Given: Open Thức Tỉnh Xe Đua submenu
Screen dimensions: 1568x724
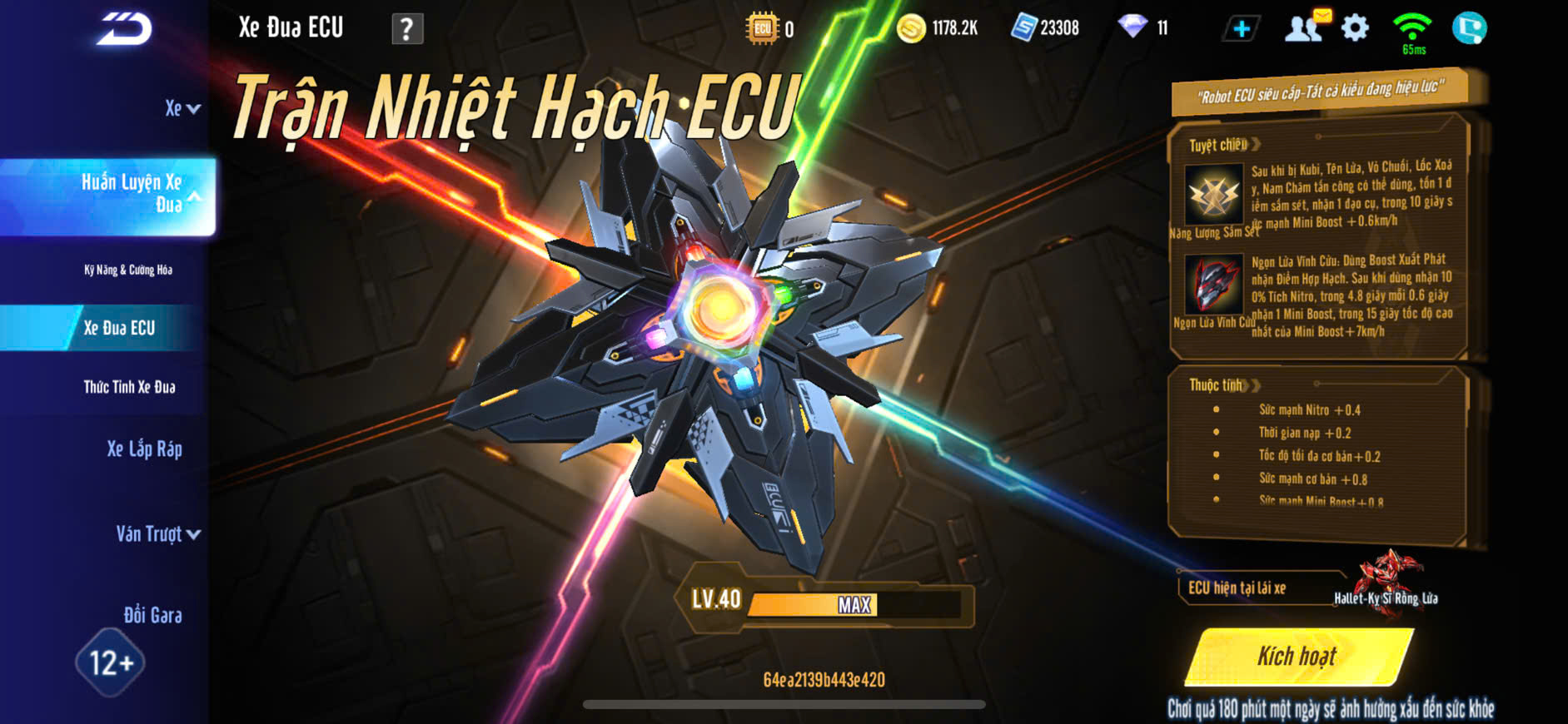Looking at the screenshot, I should pos(129,387).
